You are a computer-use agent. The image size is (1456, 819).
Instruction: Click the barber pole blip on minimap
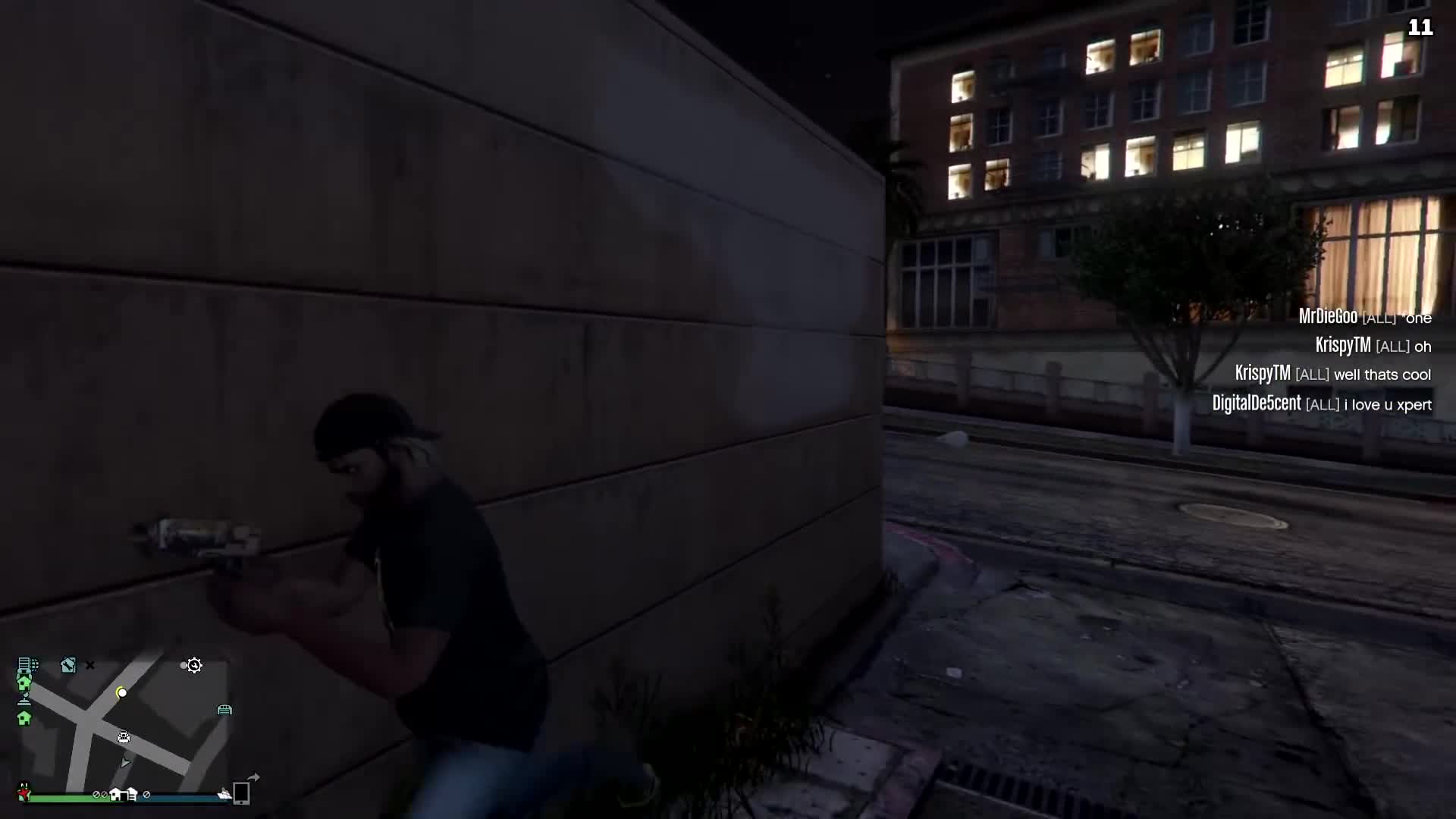point(24,698)
